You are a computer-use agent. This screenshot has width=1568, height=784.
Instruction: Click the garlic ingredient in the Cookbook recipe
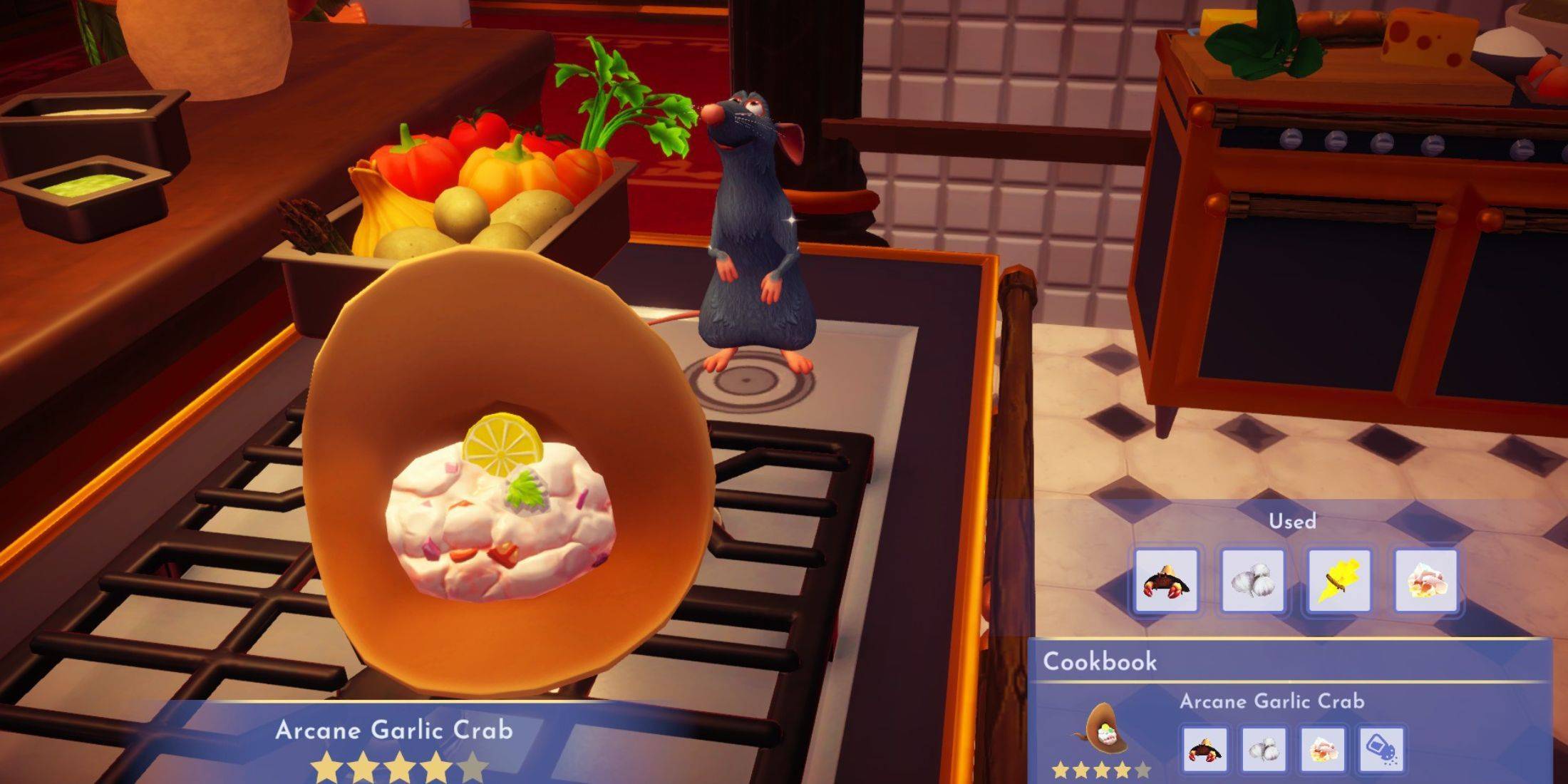1263,749
